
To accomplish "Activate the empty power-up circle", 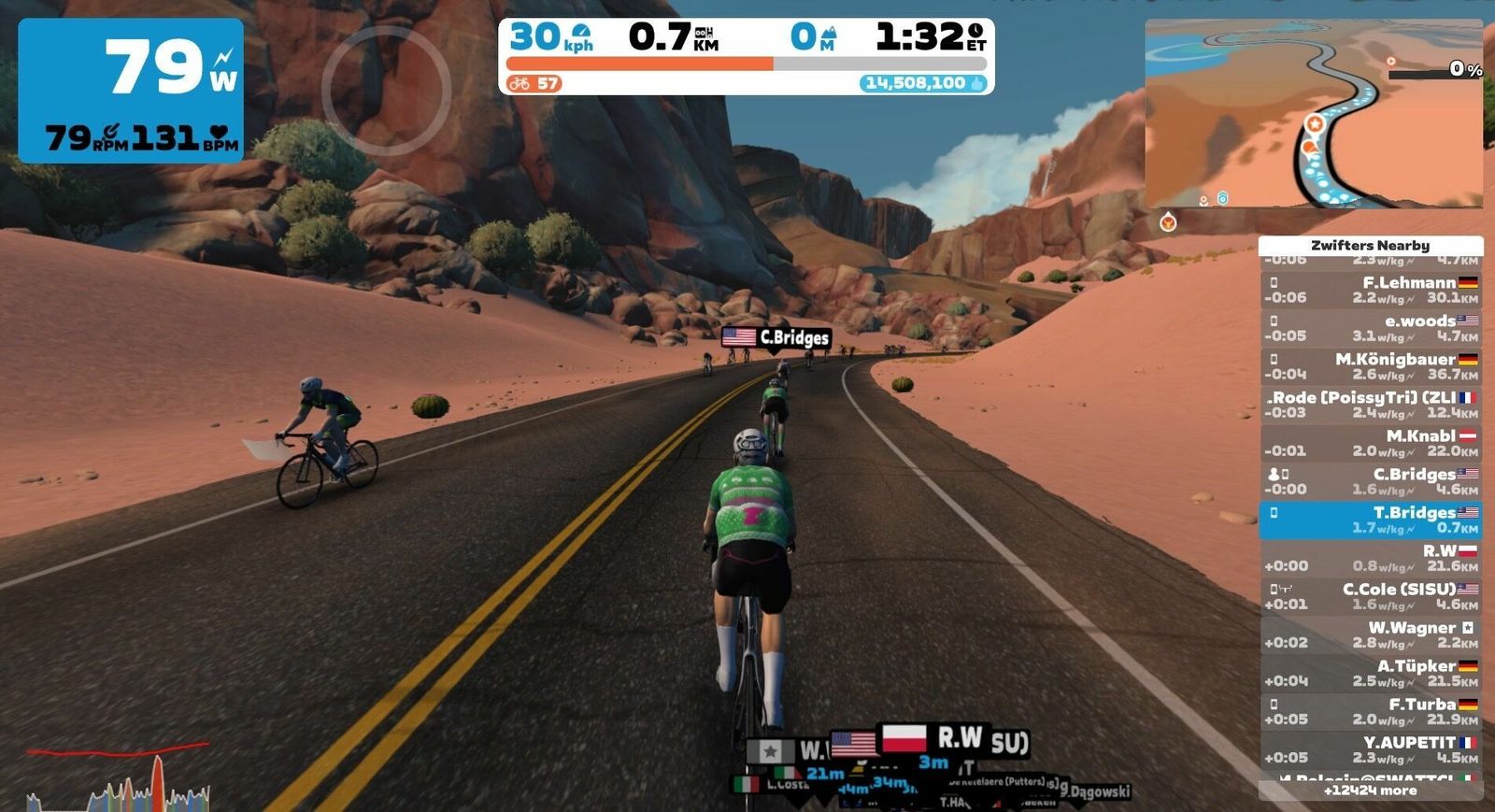I will click(386, 91).
